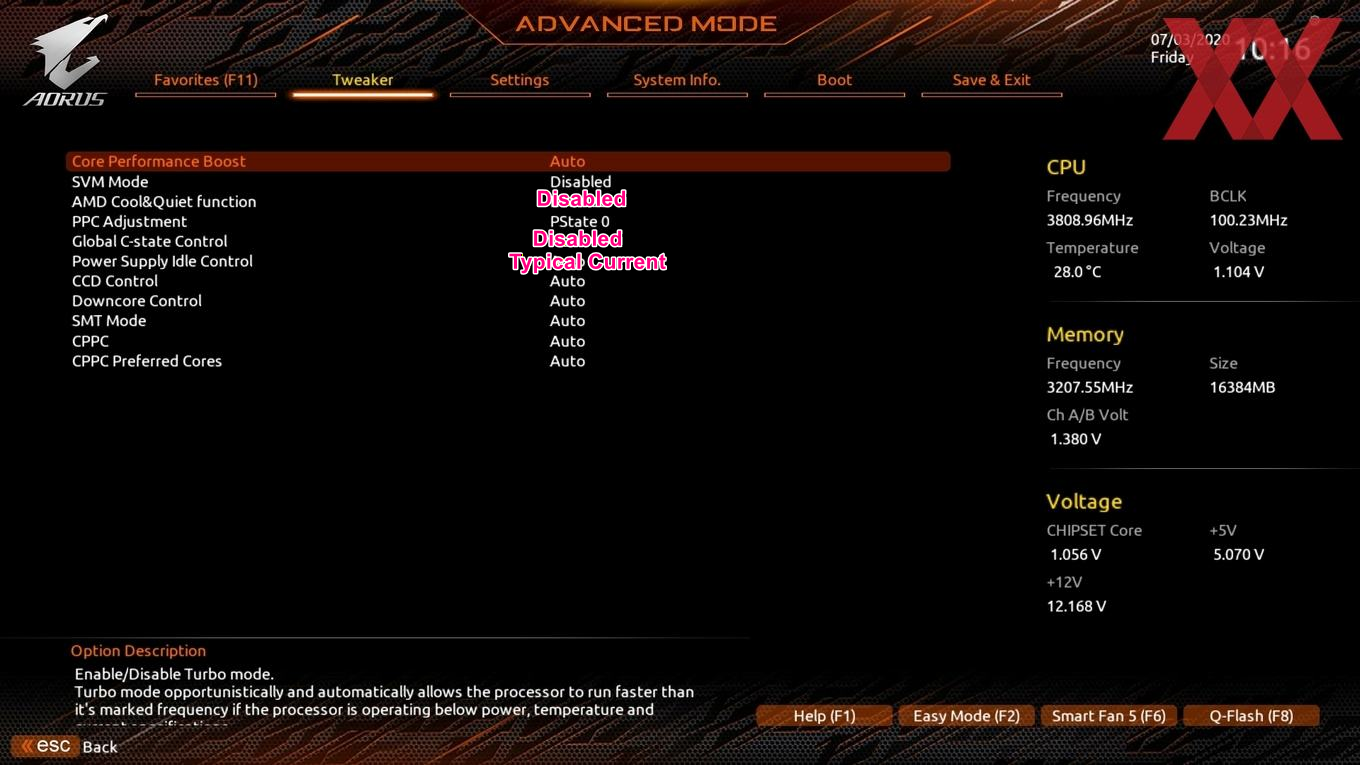Open Help (F1)
1360x765 pixels.
click(824, 716)
